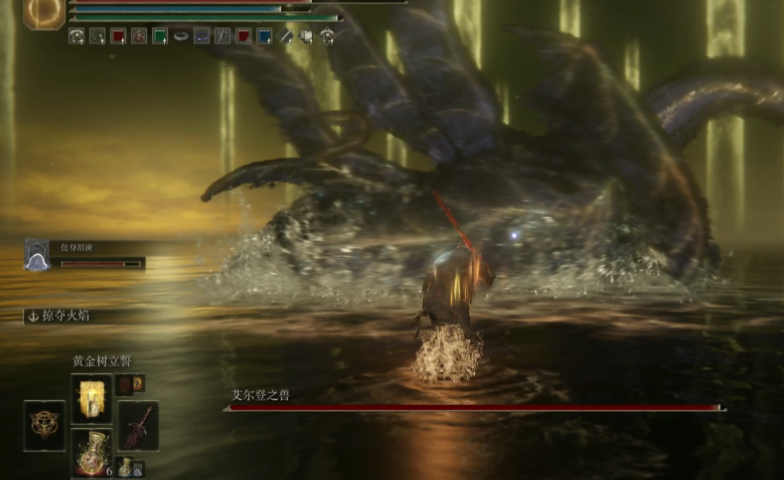Click the golden ring emblem in the corner
Image resolution: width=784 pixels, height=480 pixels.
(x=44, y=12)
